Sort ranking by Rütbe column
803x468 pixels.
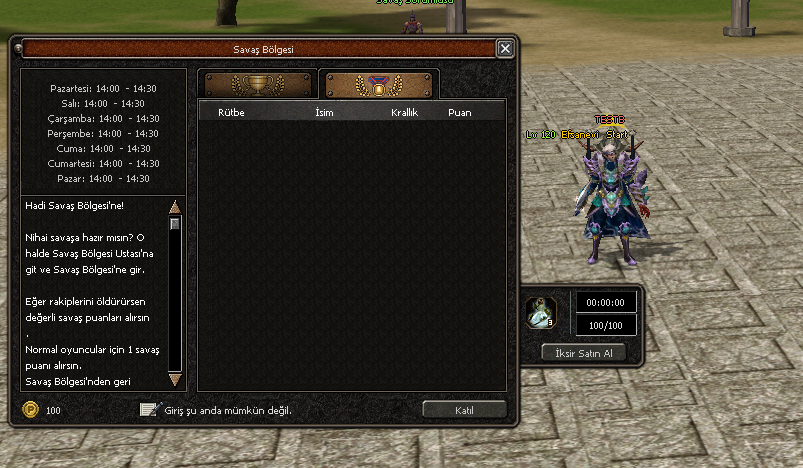tap(231, 113)
